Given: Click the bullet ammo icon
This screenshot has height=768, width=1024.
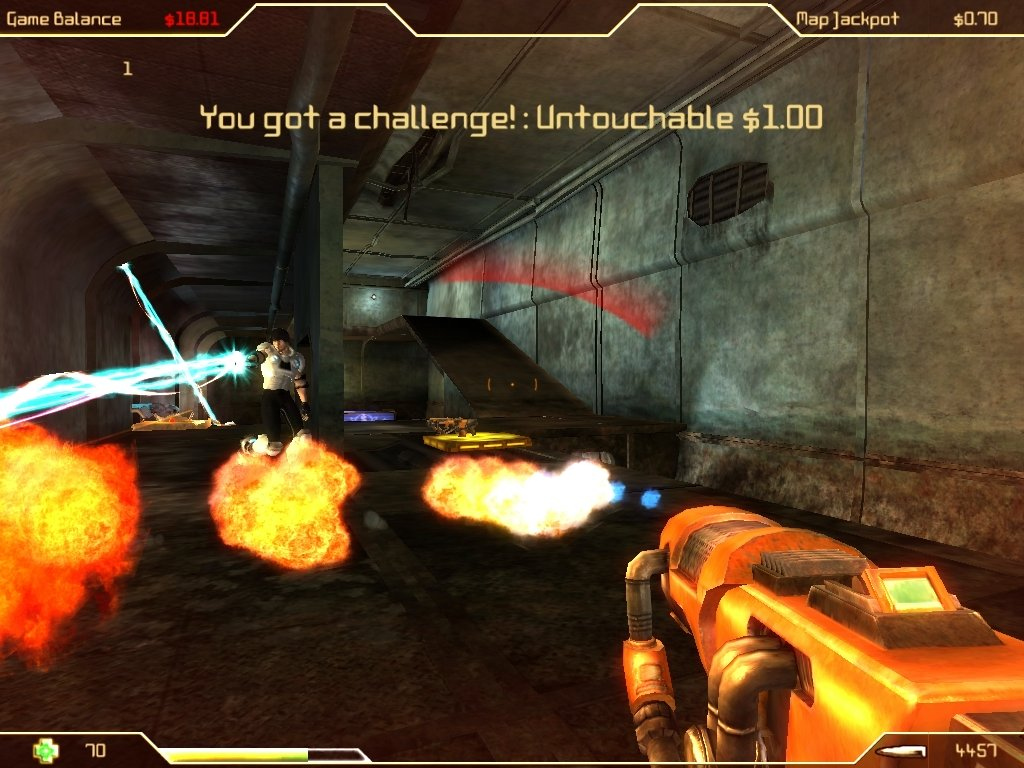Looking at the screenshot, I should (896, 750).
